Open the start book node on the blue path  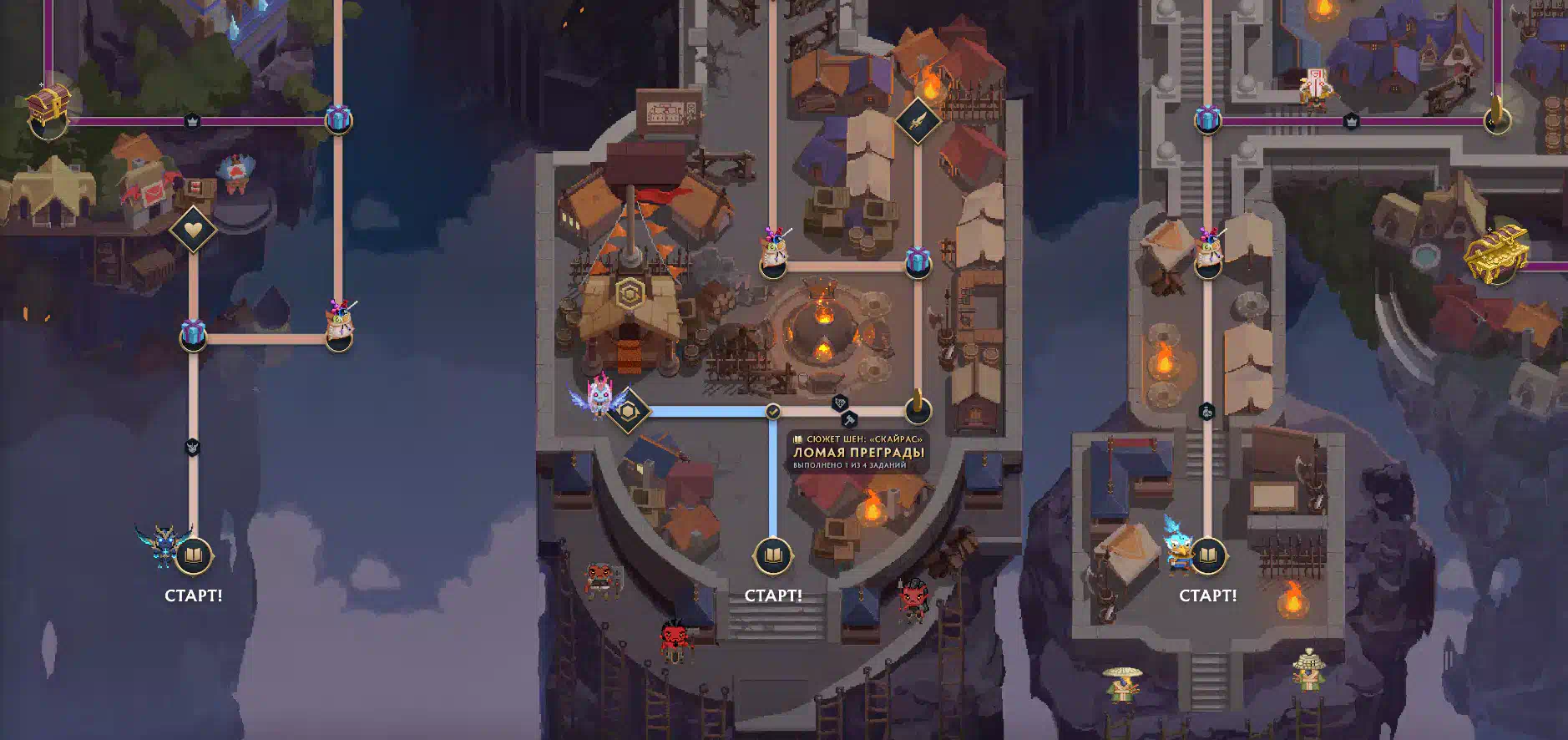click(x=773, y=555)
